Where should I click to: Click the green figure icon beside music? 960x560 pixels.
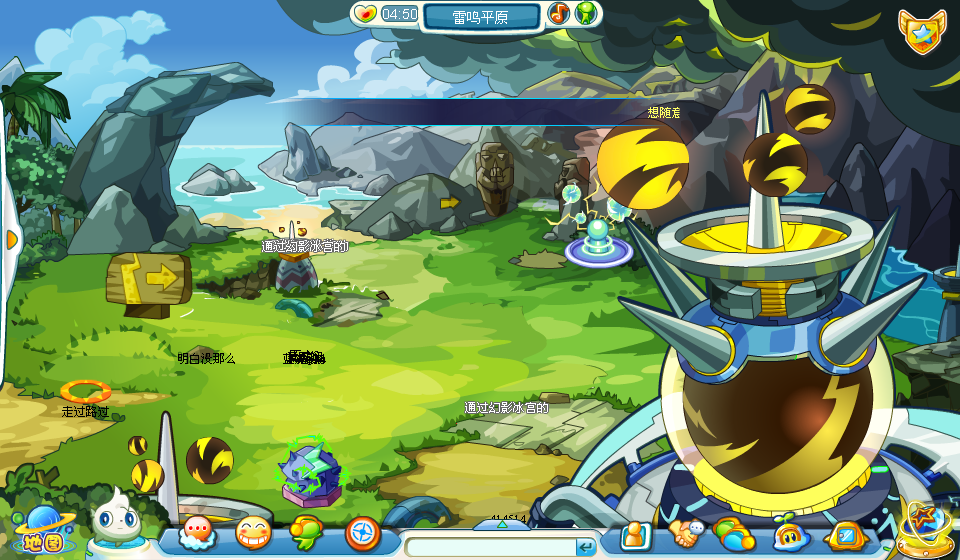click(x=587, y=14)
